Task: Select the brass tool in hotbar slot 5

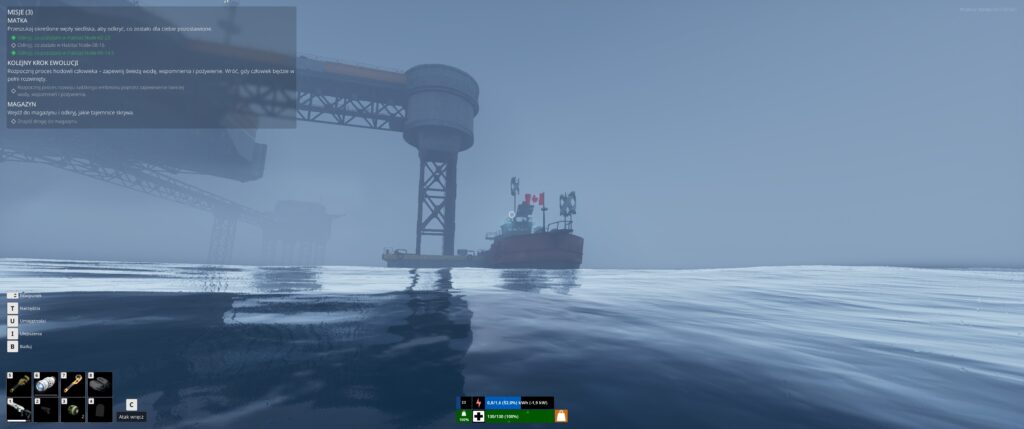Action: (x=21, y=384)
